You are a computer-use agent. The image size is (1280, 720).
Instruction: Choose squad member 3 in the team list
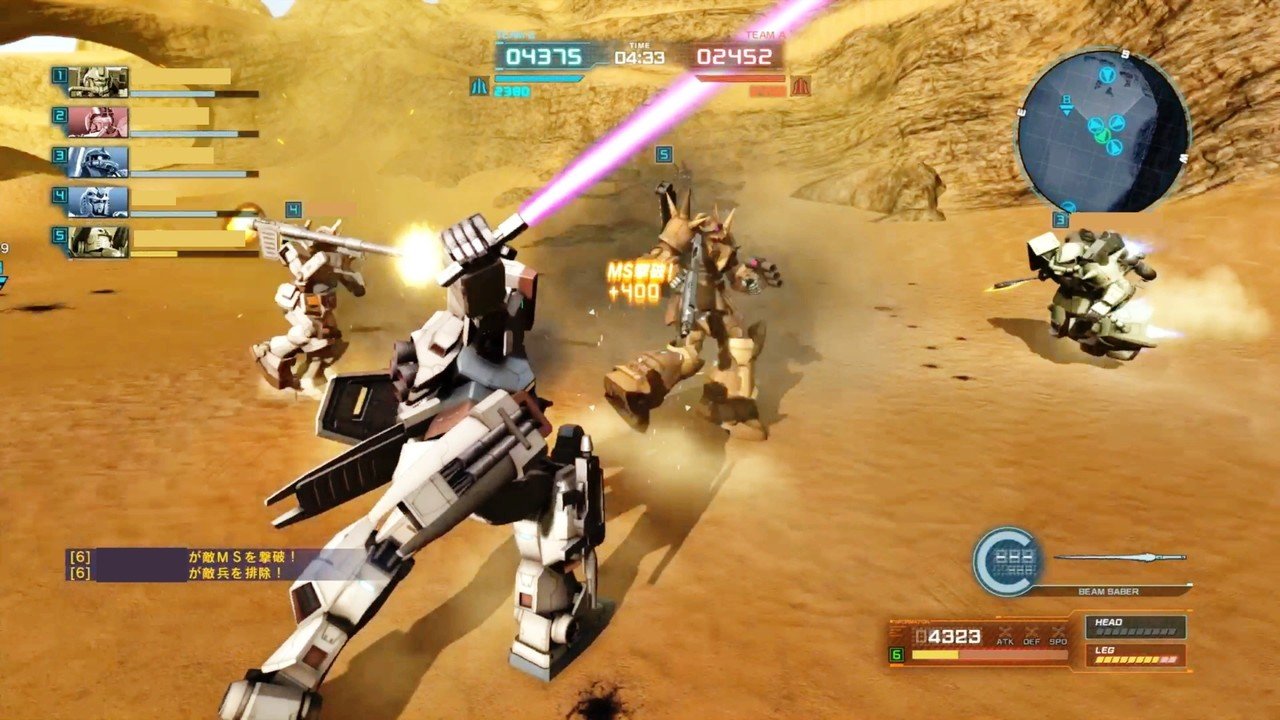pos(98,161)
